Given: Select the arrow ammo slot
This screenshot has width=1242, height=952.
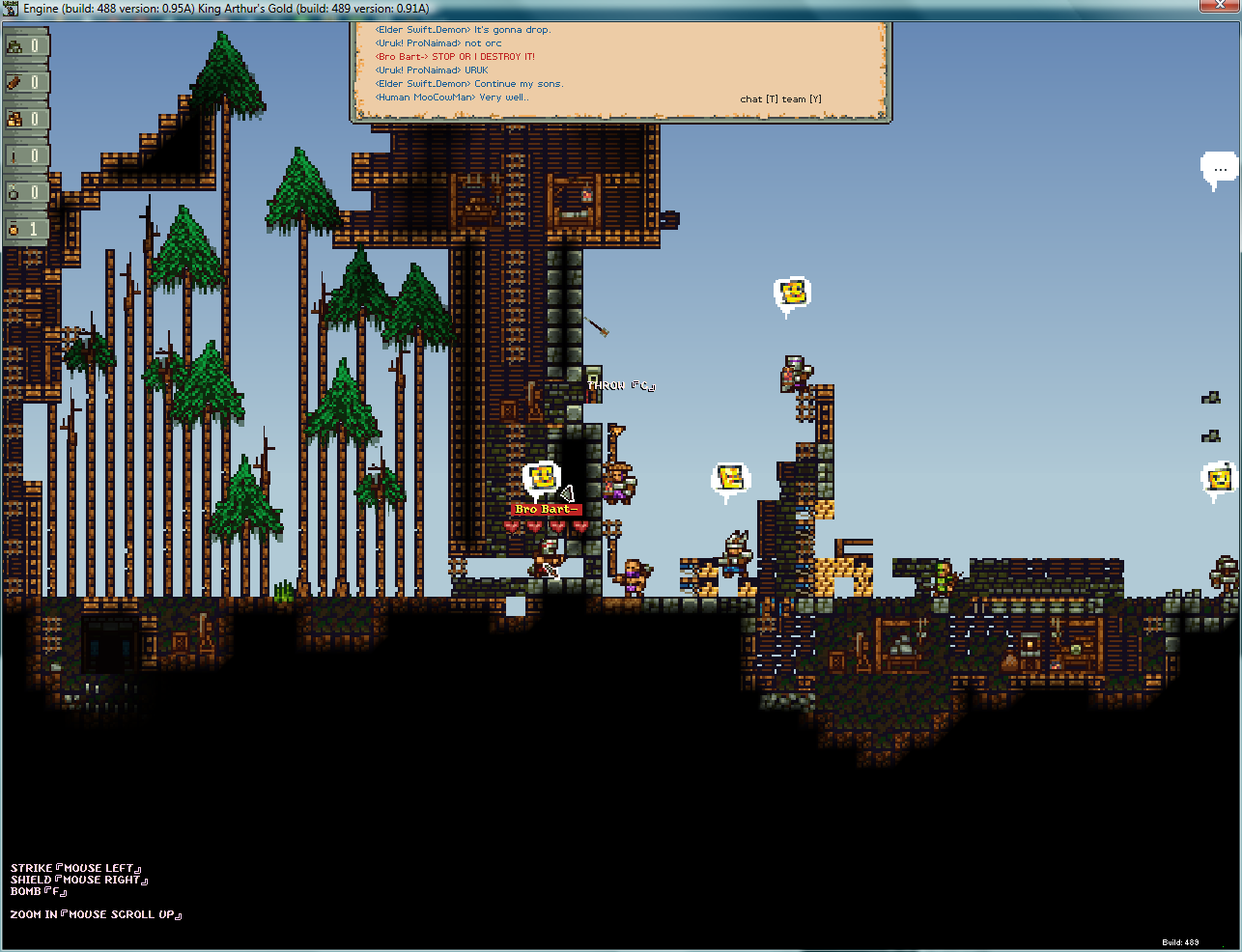Looking at the screenshot, I should click(x=25, y=155).
